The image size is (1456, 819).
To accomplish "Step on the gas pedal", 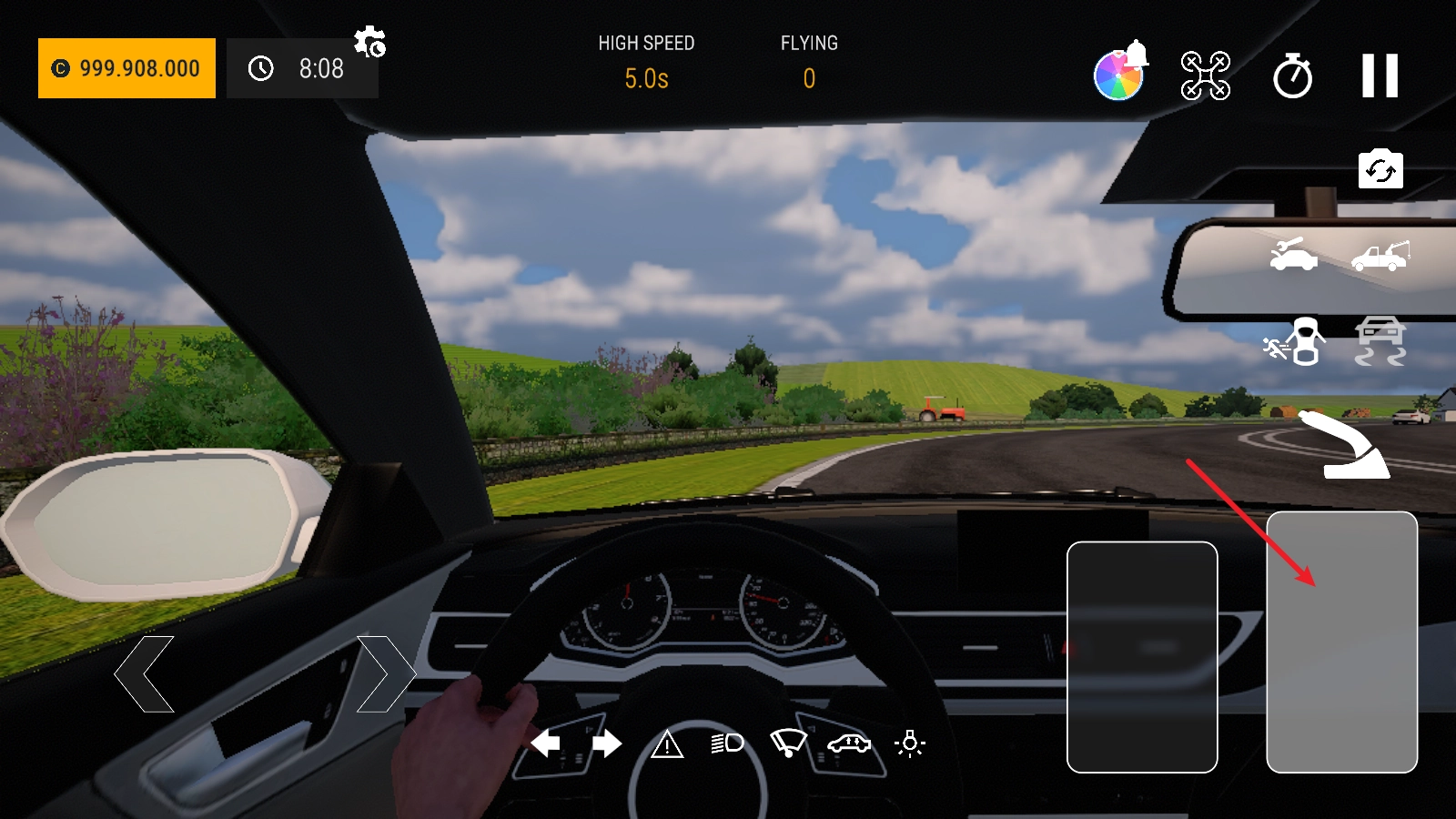I will click(1341, 642).
